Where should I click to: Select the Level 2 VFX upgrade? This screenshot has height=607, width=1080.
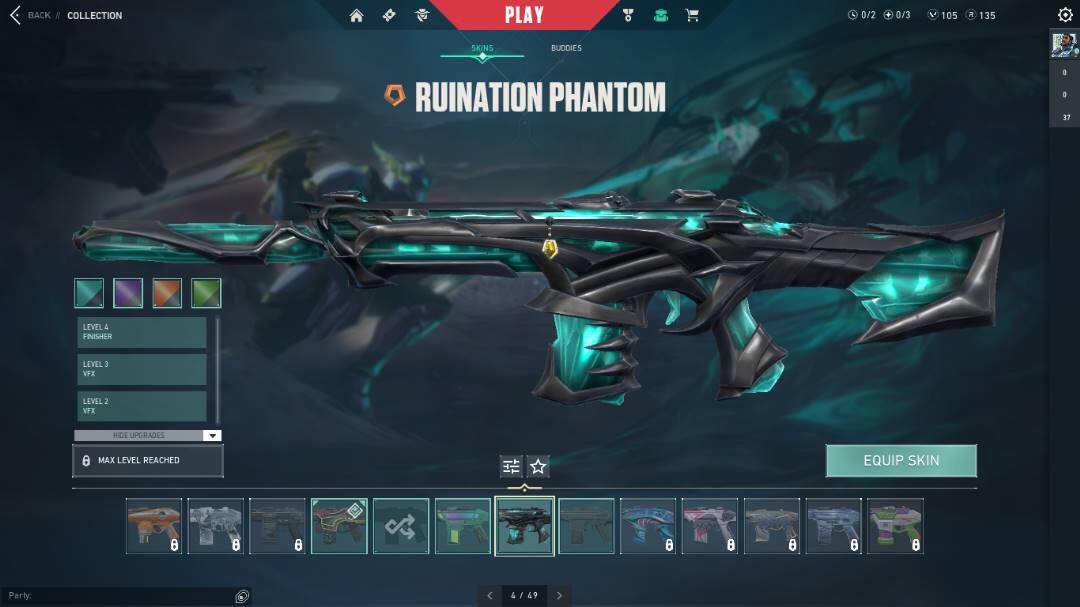point(142,406)
